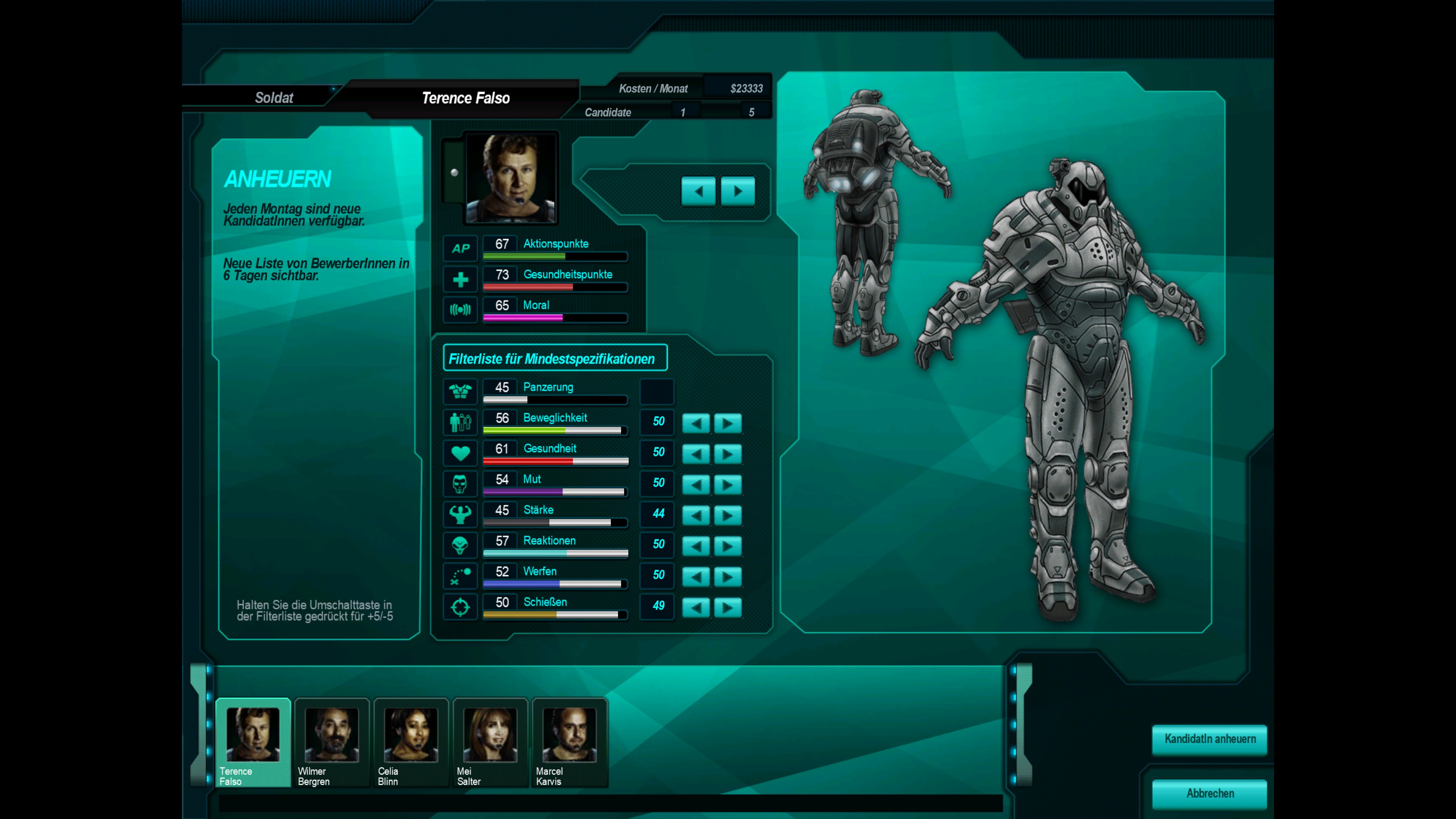This screenshot has height=819, width=1456.
Task: Raise the Gesundheit minimum filter
Action: [728, 453]
